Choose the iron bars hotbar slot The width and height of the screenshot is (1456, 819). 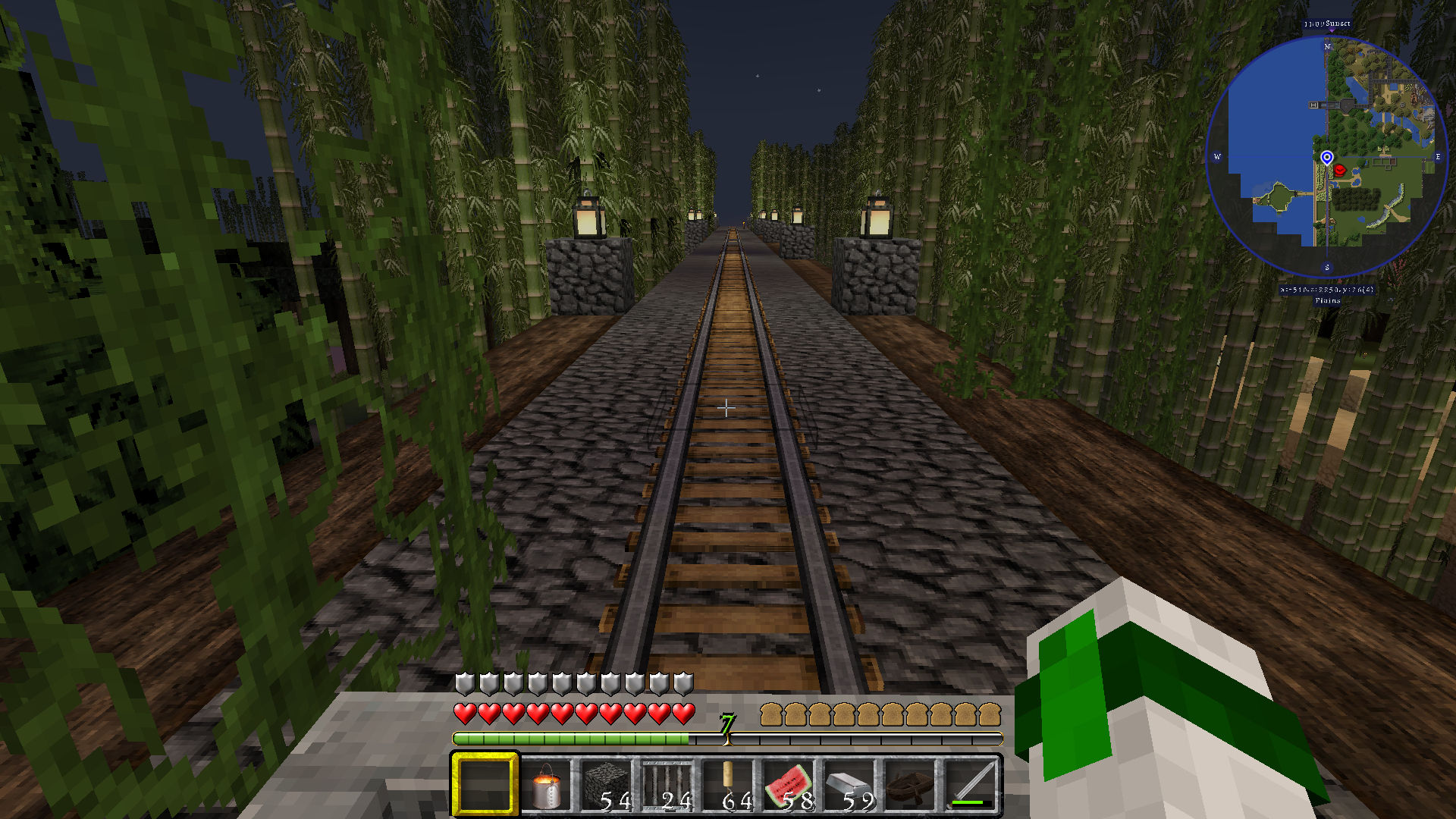coord(667,785)
